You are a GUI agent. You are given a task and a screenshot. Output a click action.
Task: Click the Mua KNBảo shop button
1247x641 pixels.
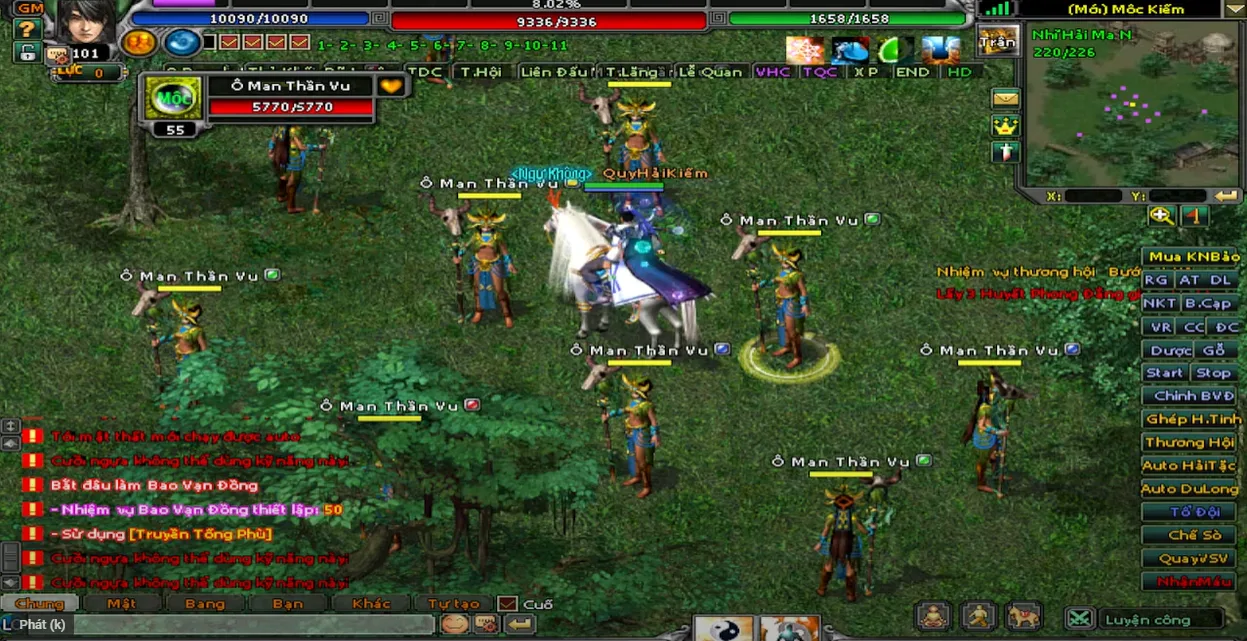(x=1193, y=257)
